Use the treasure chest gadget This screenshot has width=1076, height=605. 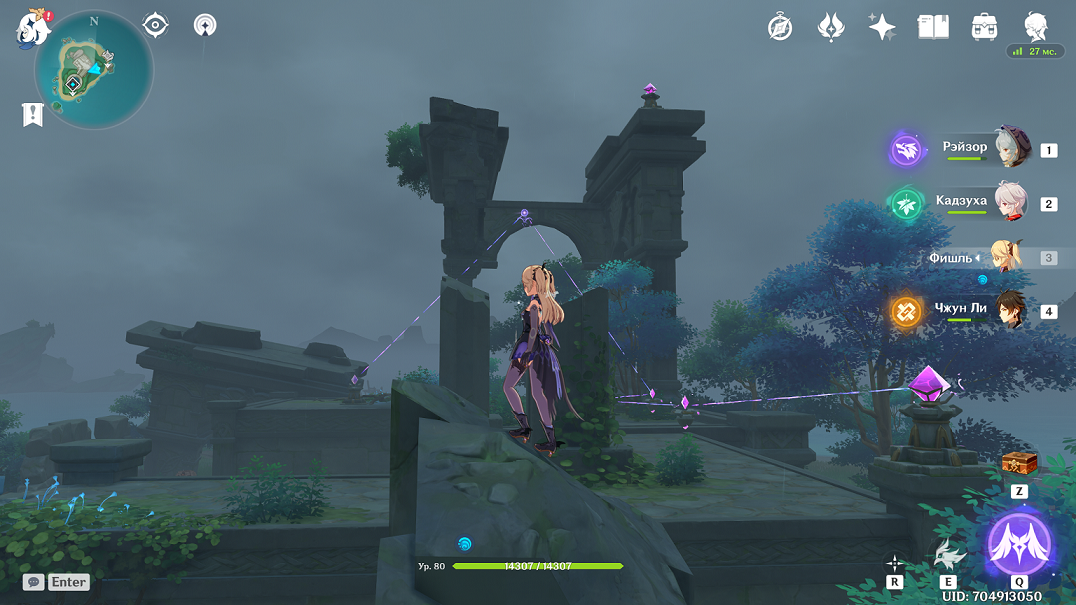point(1019,462)
